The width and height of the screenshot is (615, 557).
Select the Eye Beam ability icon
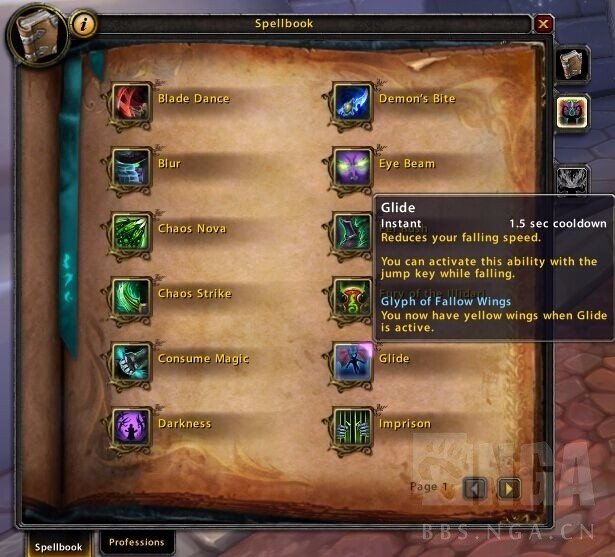click(x=352, y=168)
